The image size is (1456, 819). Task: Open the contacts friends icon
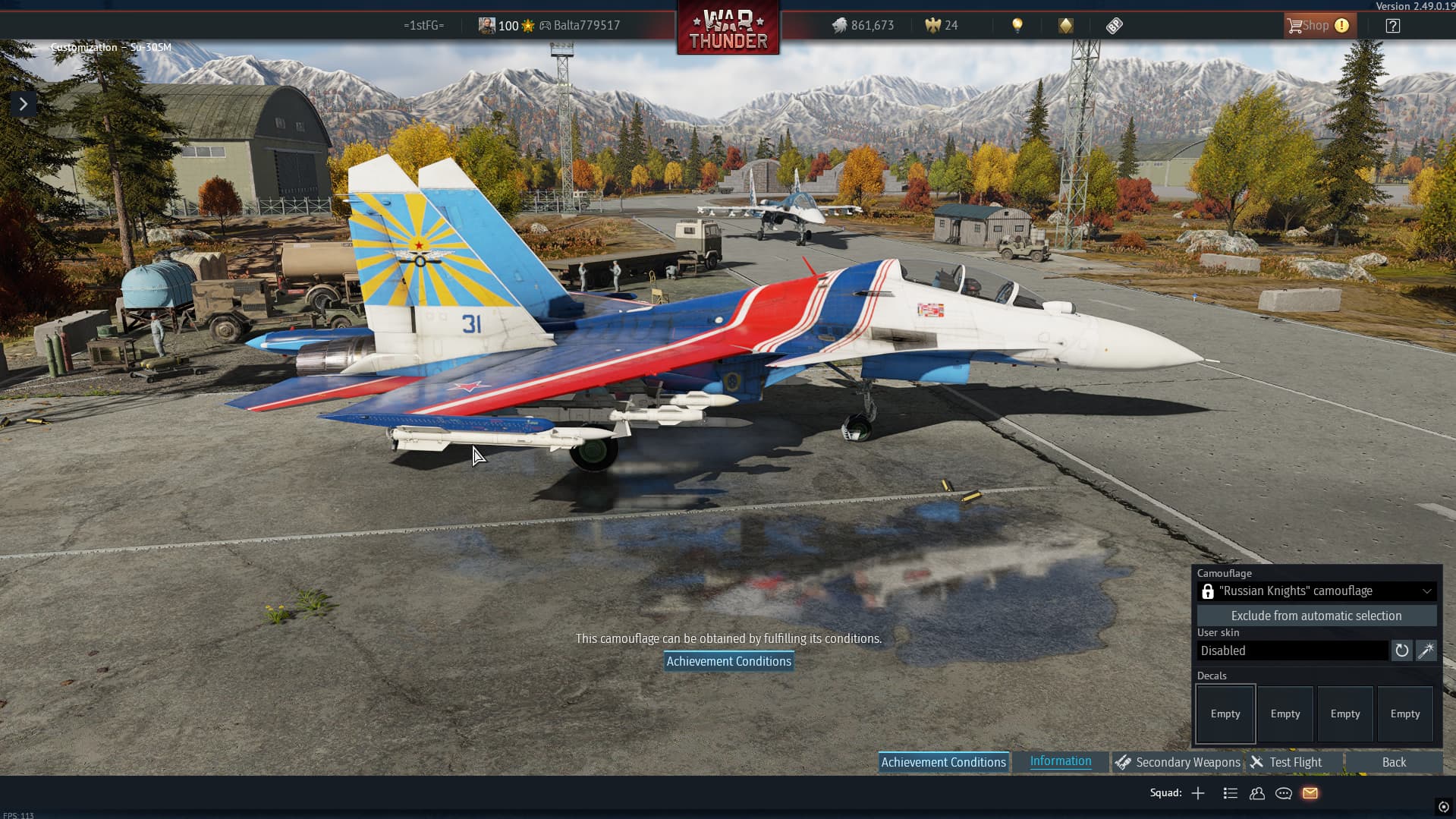[1257, 793]
